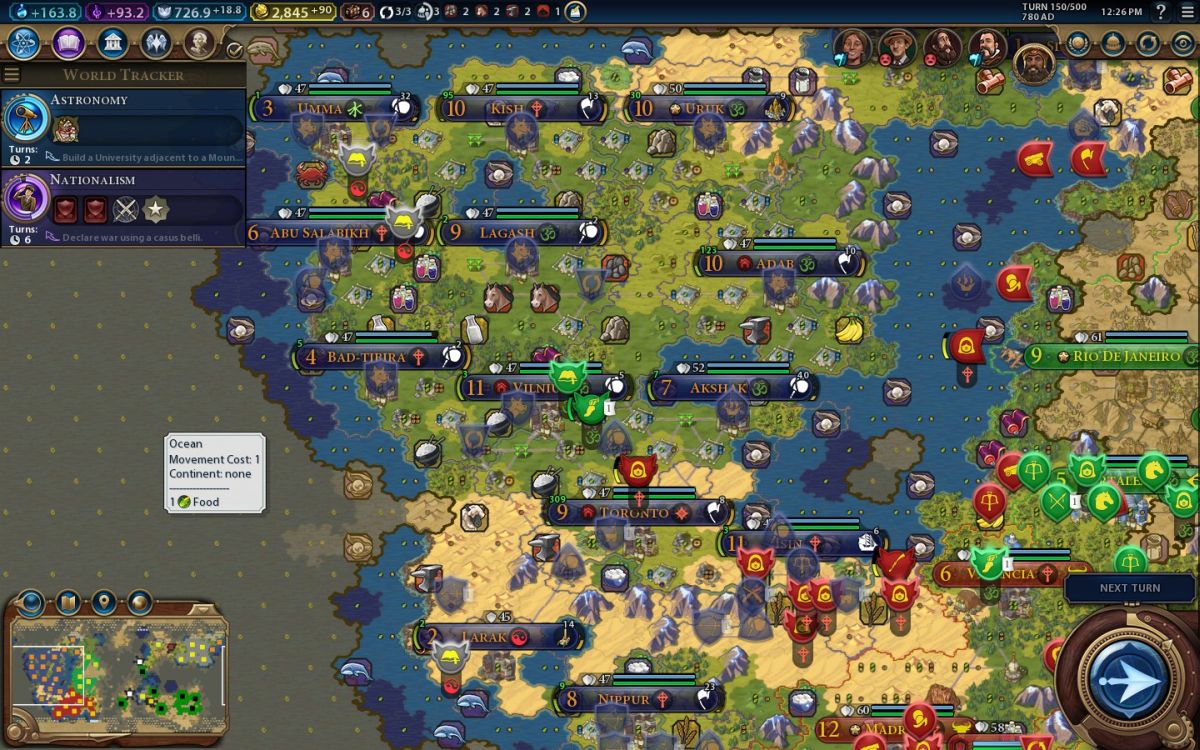Open the Great People portrait button
1200x750 pixels.
(x=200, y=43)
